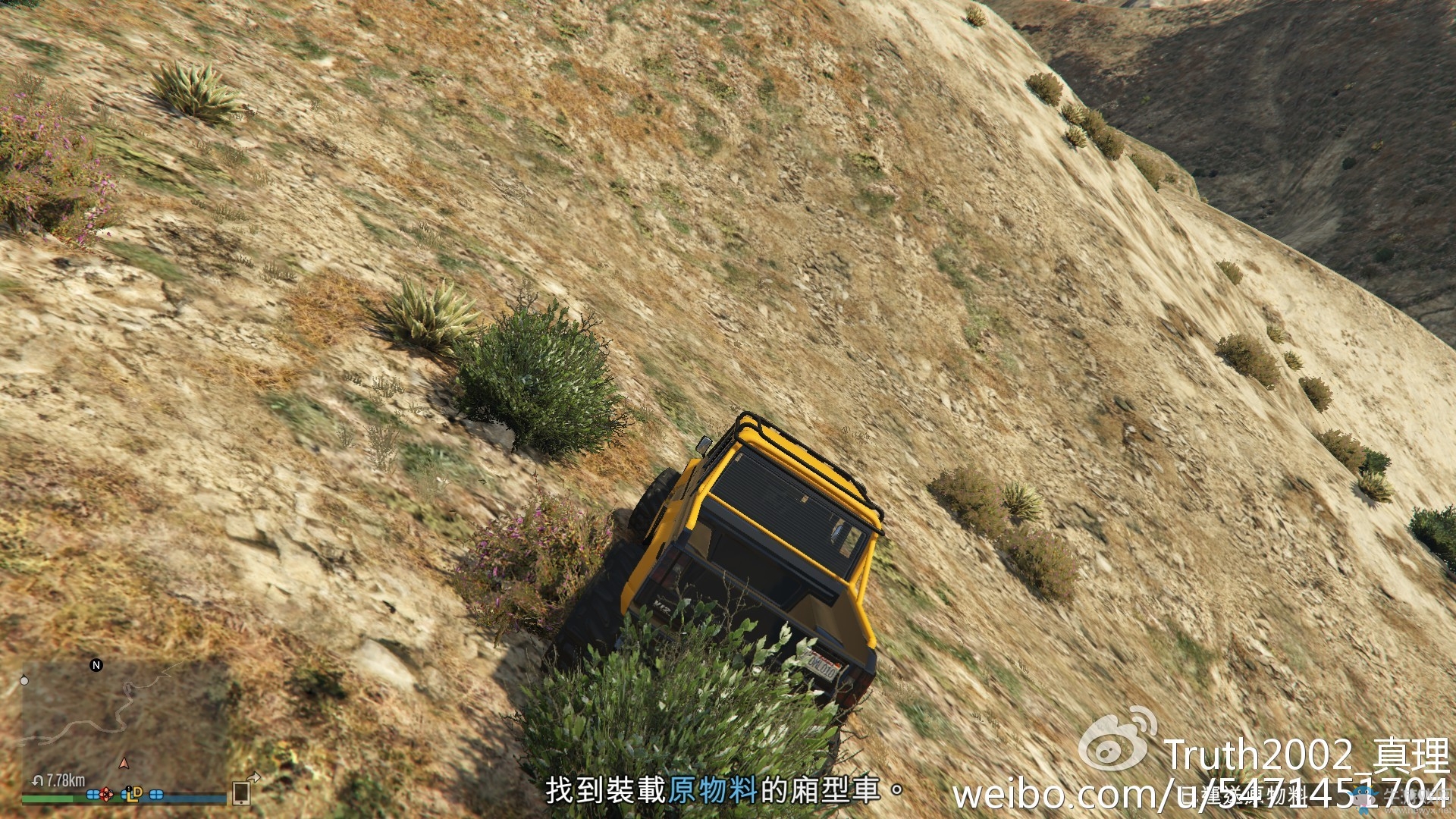Viewport: 1456px width, 819px height.
Task: Click the yellow LD player tag on the minimap
Action: click(135, 796)
